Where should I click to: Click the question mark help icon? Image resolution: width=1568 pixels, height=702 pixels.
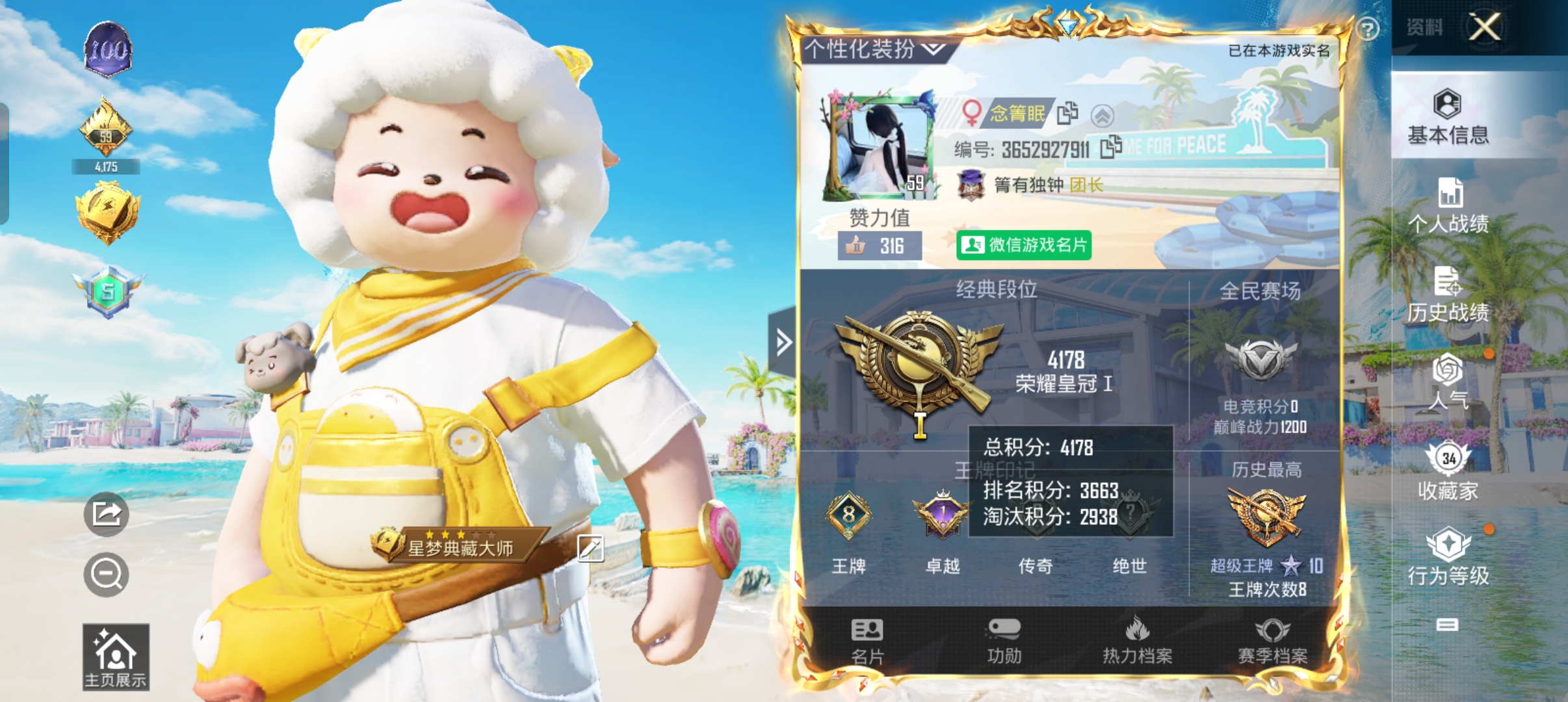click(x=1368, y=29)
